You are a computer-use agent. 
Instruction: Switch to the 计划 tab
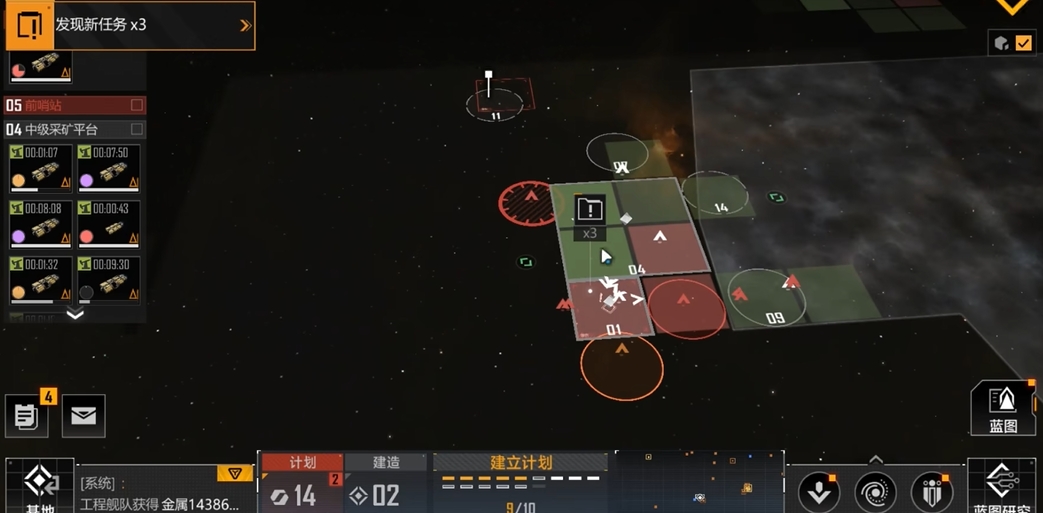click(302, 462)
